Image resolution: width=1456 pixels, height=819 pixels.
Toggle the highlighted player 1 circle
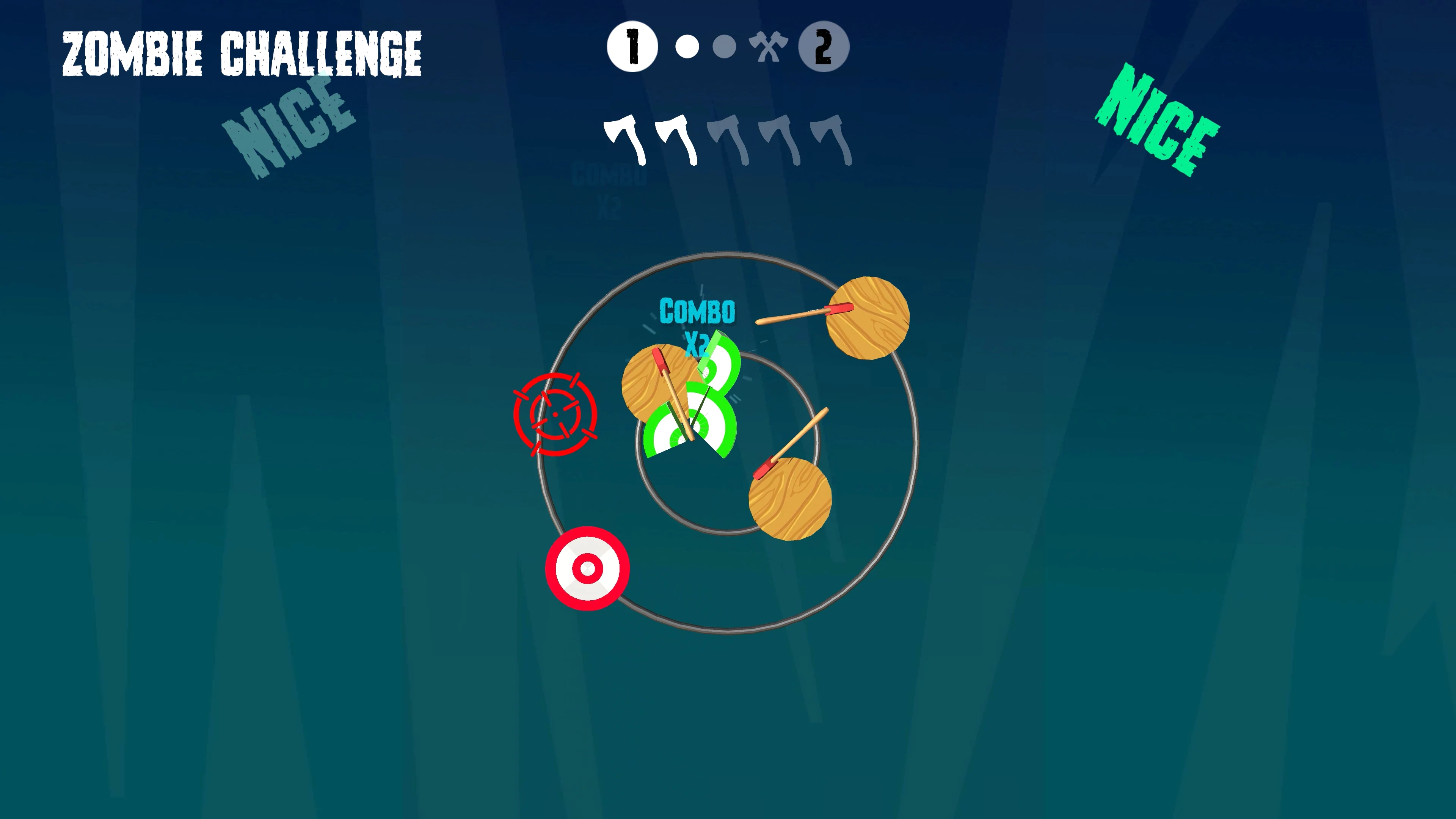tap(633, 47)
